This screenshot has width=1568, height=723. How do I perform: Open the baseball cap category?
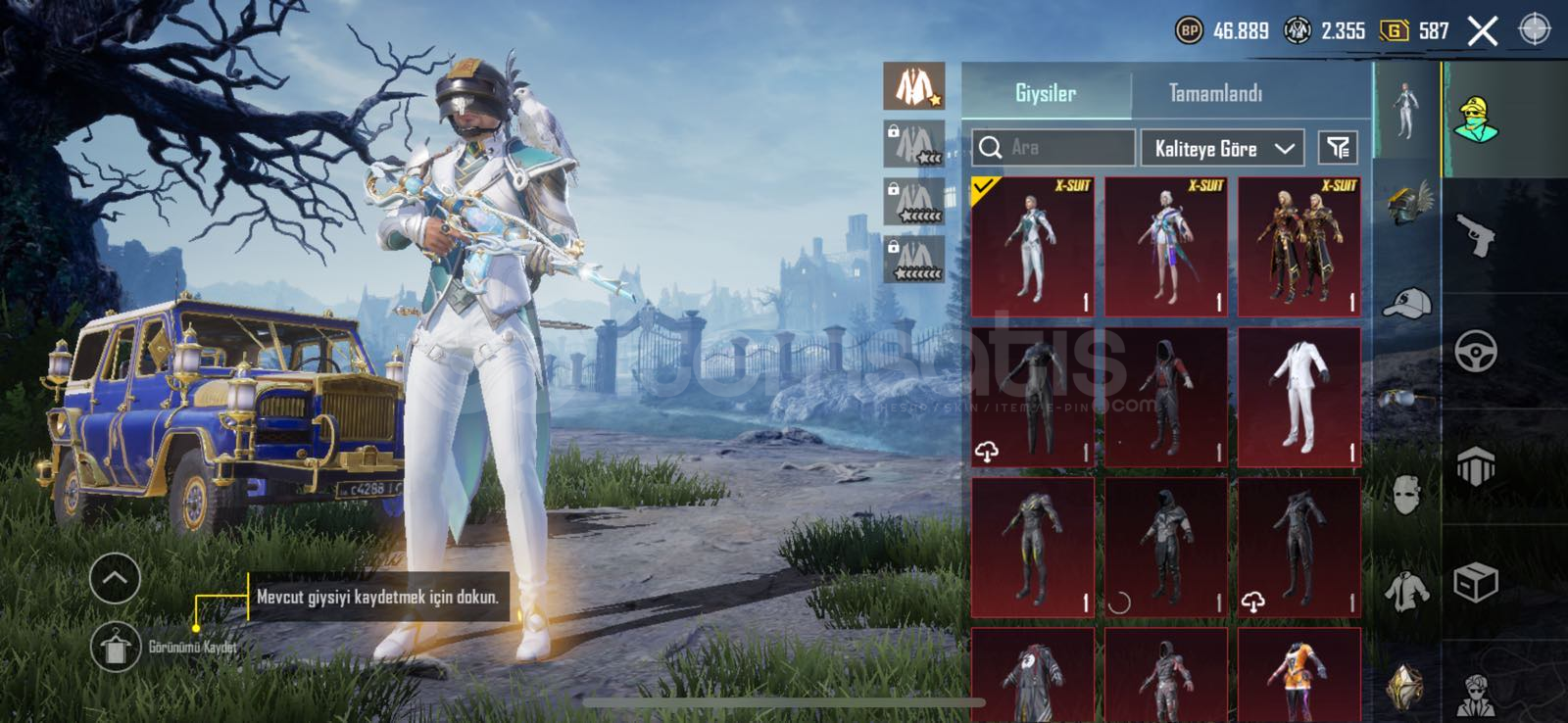point(1406,303)
